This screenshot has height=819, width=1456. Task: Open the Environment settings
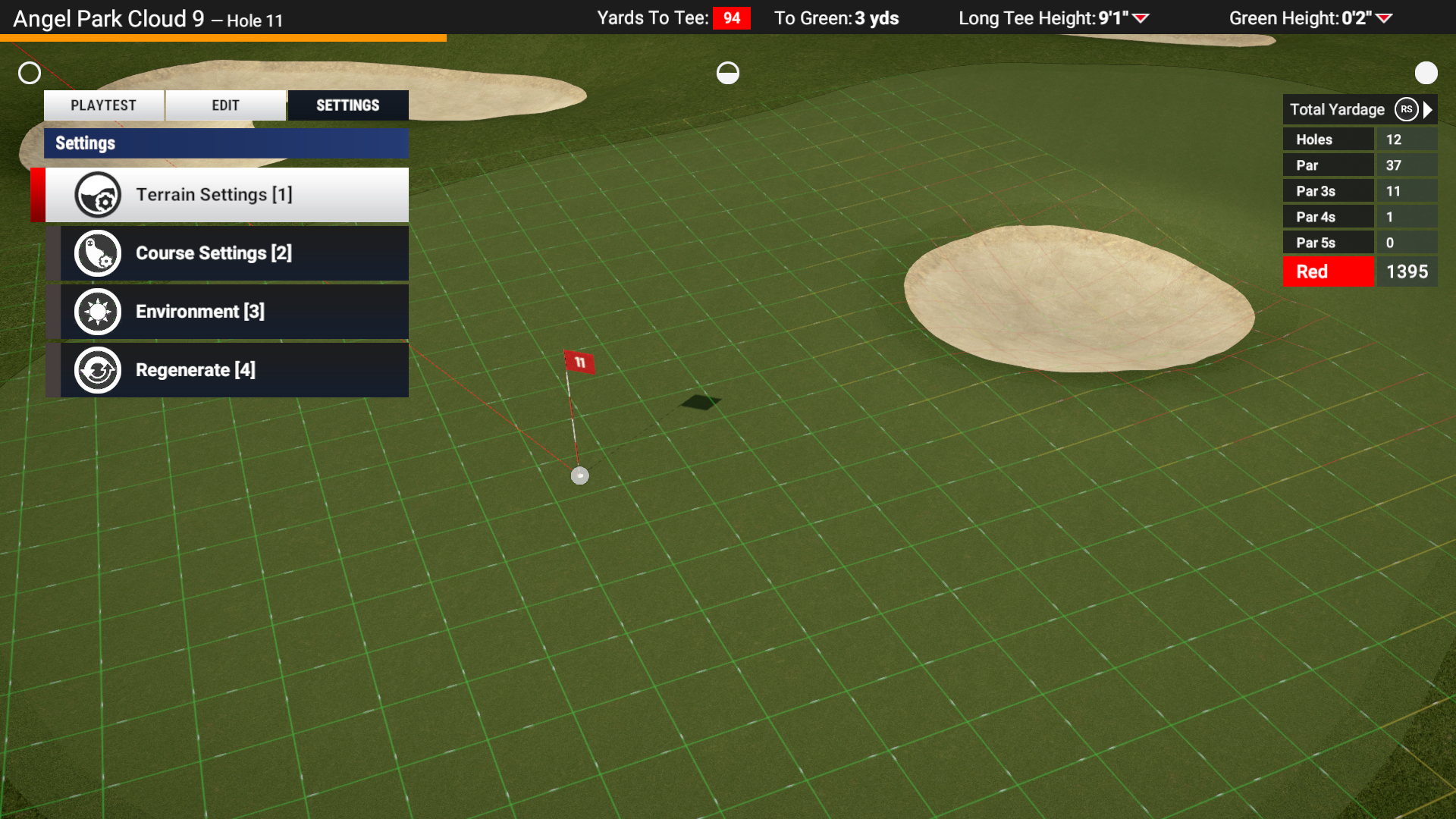227,312
